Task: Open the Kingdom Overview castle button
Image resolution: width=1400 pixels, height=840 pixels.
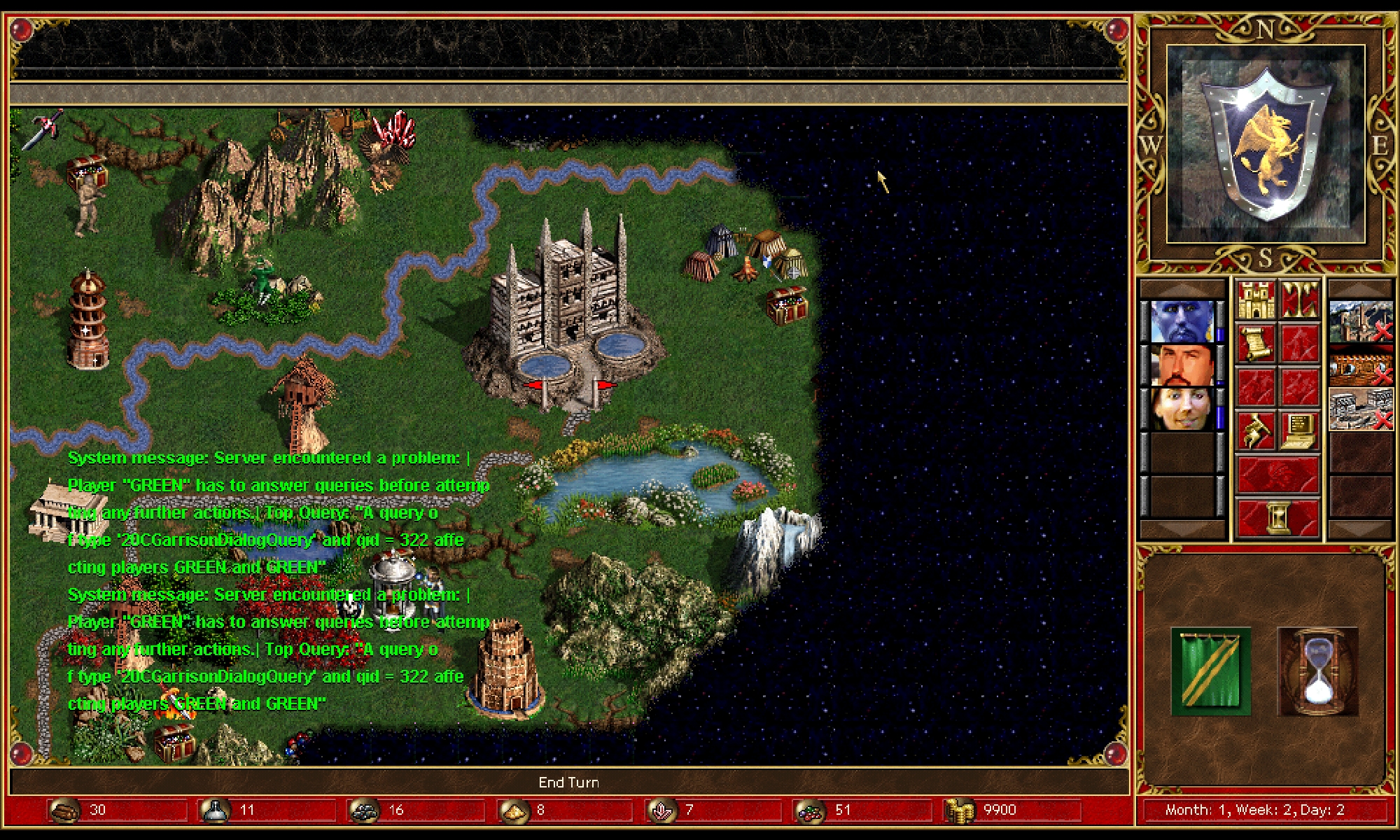Action: pos(1255,300)
